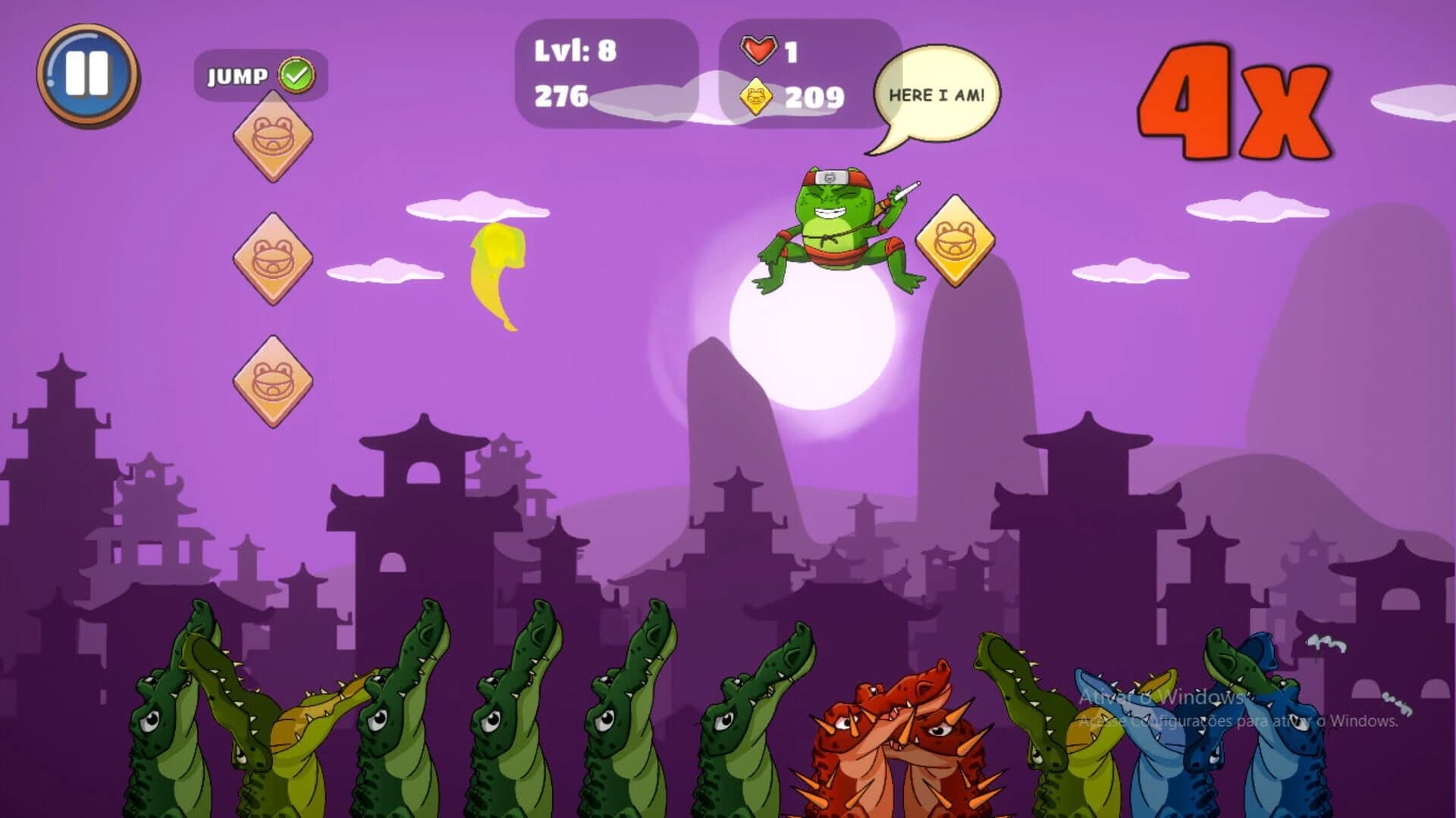Toggle the green checkmark next to JUMP
Viewport: 1456px width, 818px height.
pos(296,74)
